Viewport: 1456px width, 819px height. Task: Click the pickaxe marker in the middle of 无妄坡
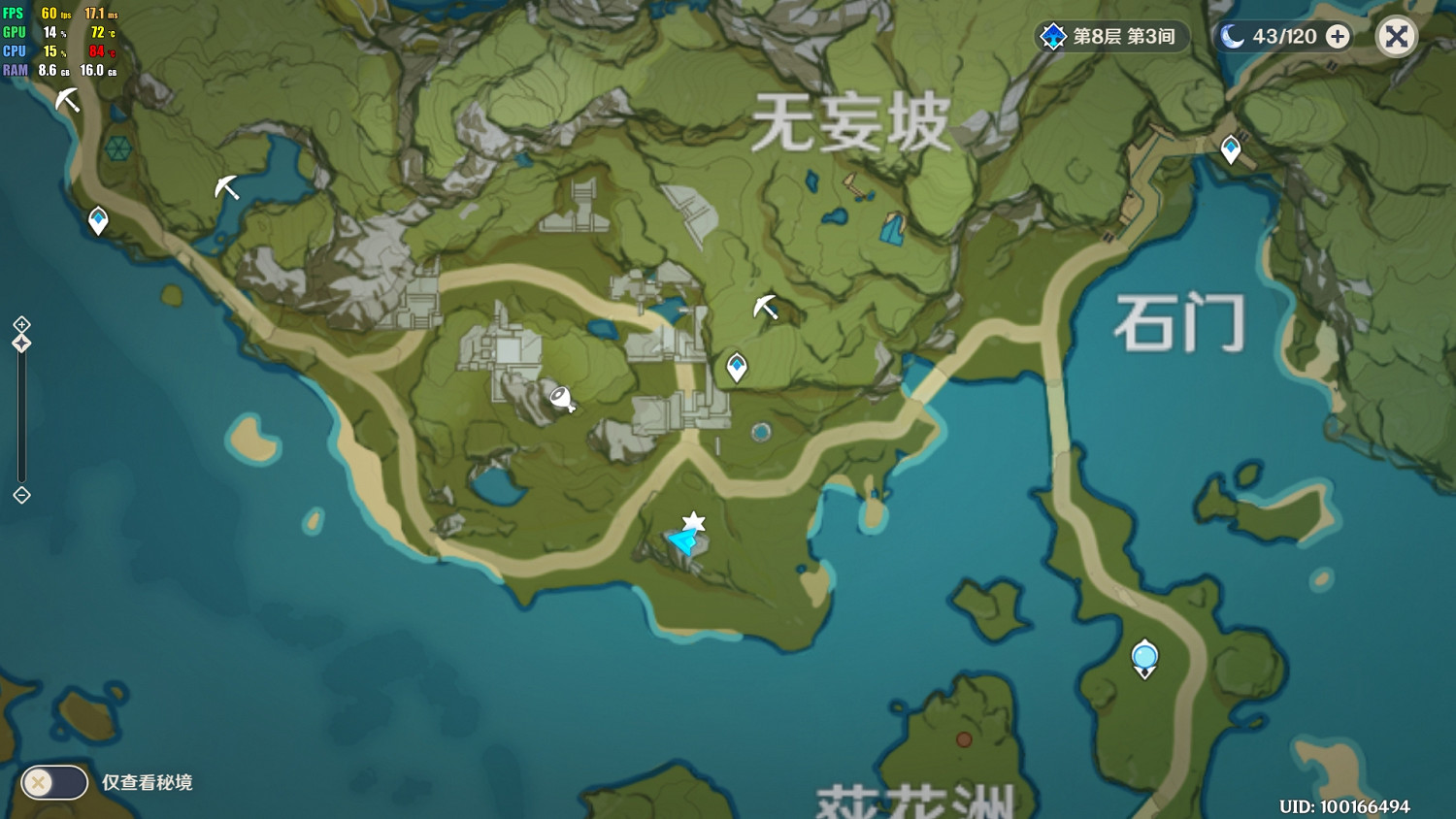pos(766,306)
